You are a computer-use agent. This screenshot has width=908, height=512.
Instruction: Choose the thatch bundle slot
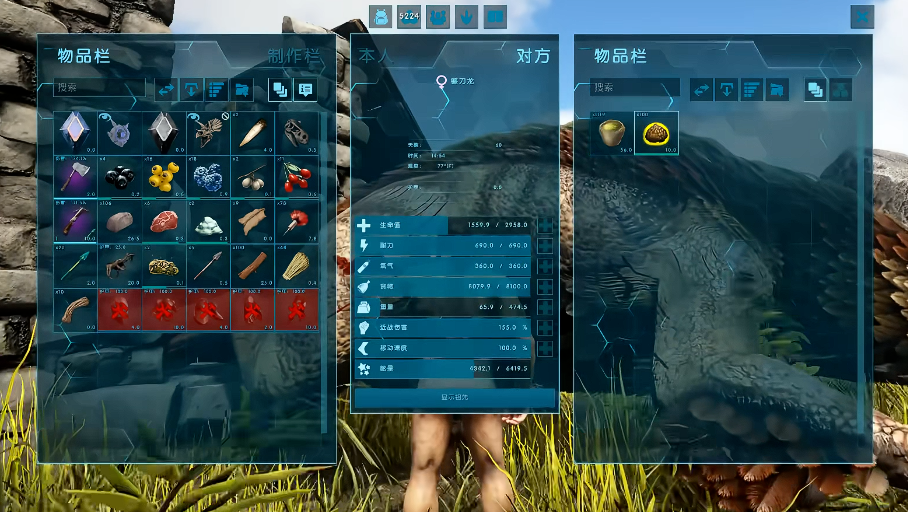click(296, 265)
